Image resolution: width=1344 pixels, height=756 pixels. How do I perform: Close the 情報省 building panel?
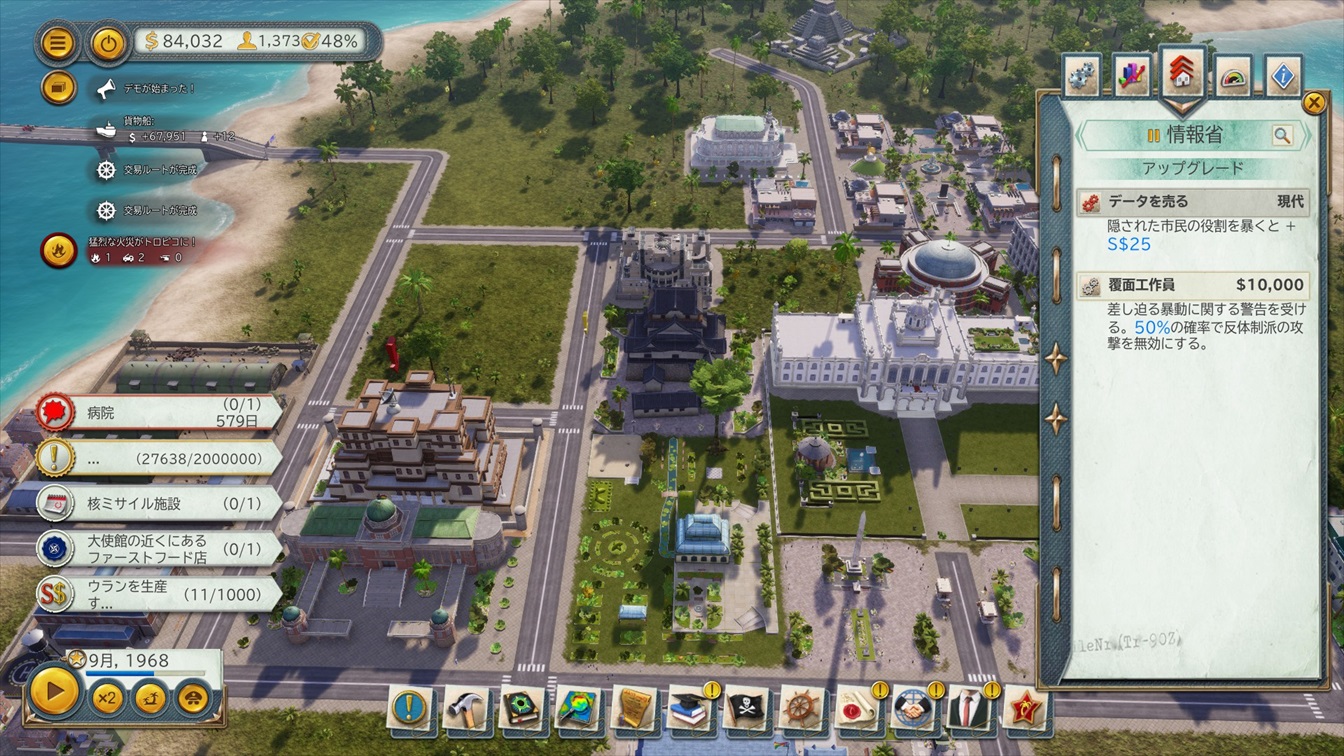pos(1313,102)
